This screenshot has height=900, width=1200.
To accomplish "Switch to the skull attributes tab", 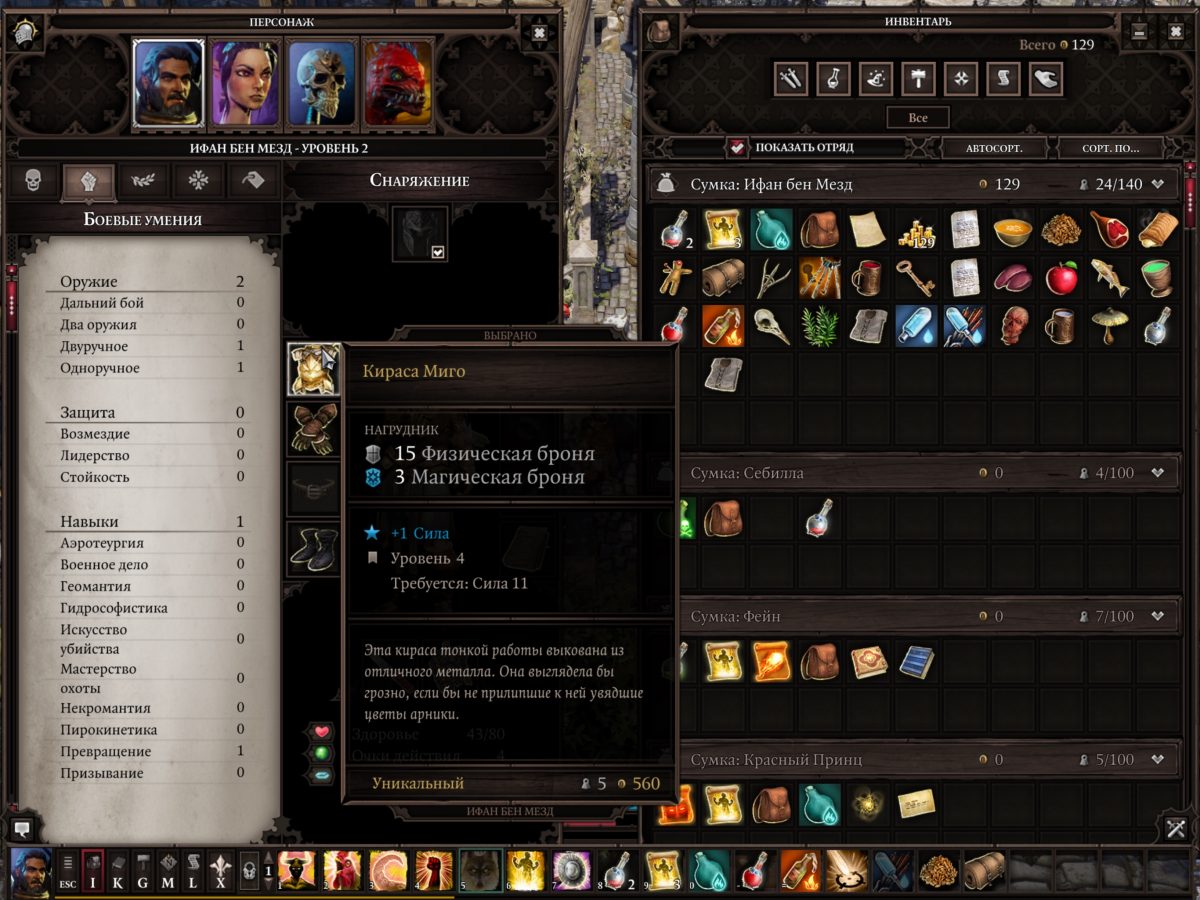I will 34,181.
